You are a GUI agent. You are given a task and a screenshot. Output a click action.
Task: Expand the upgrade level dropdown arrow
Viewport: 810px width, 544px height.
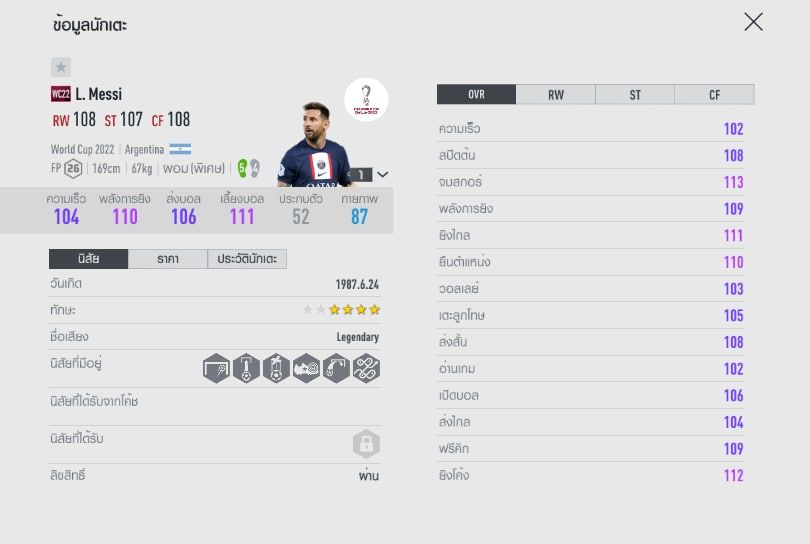click(x=382, y=174)
